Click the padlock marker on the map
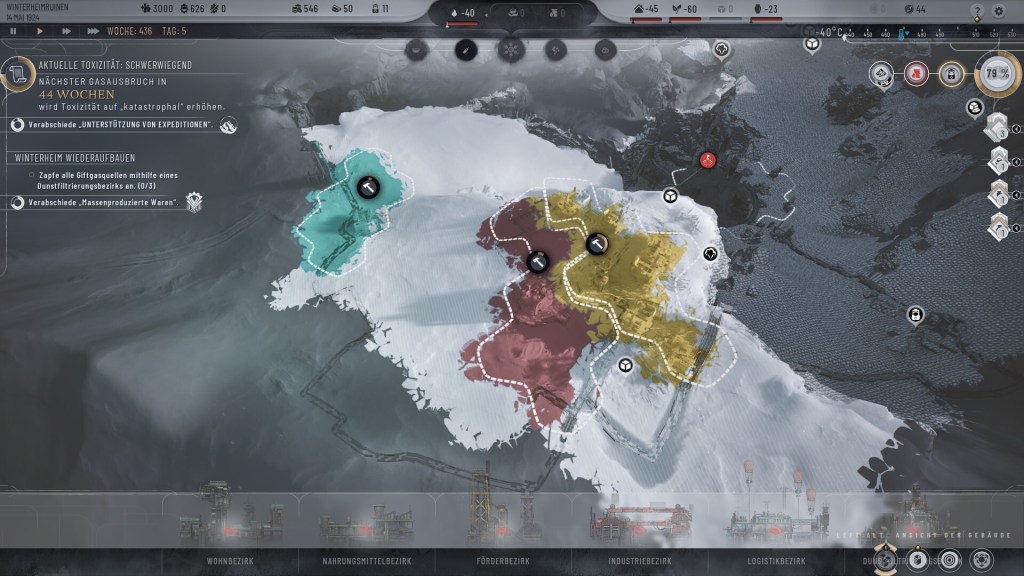Screen dimensions: 1024x576 click(x=914, y=315)
